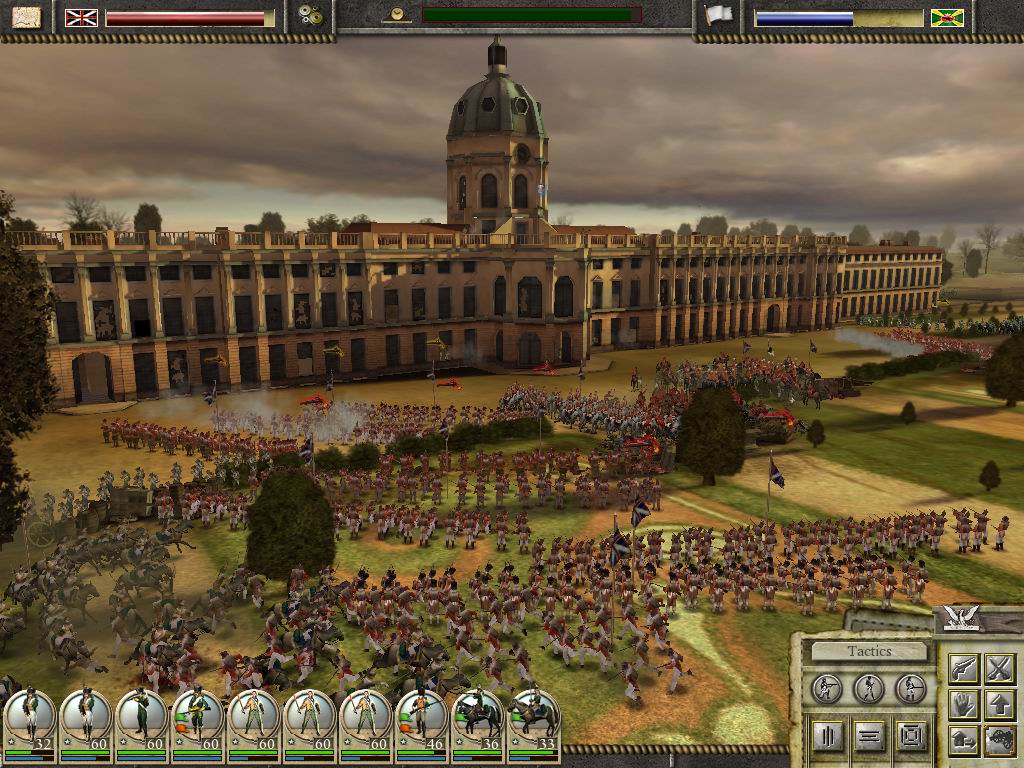Issue the hand halt command
The height and width of the screenshot is (768, 1024).
[x=963, y=704]
